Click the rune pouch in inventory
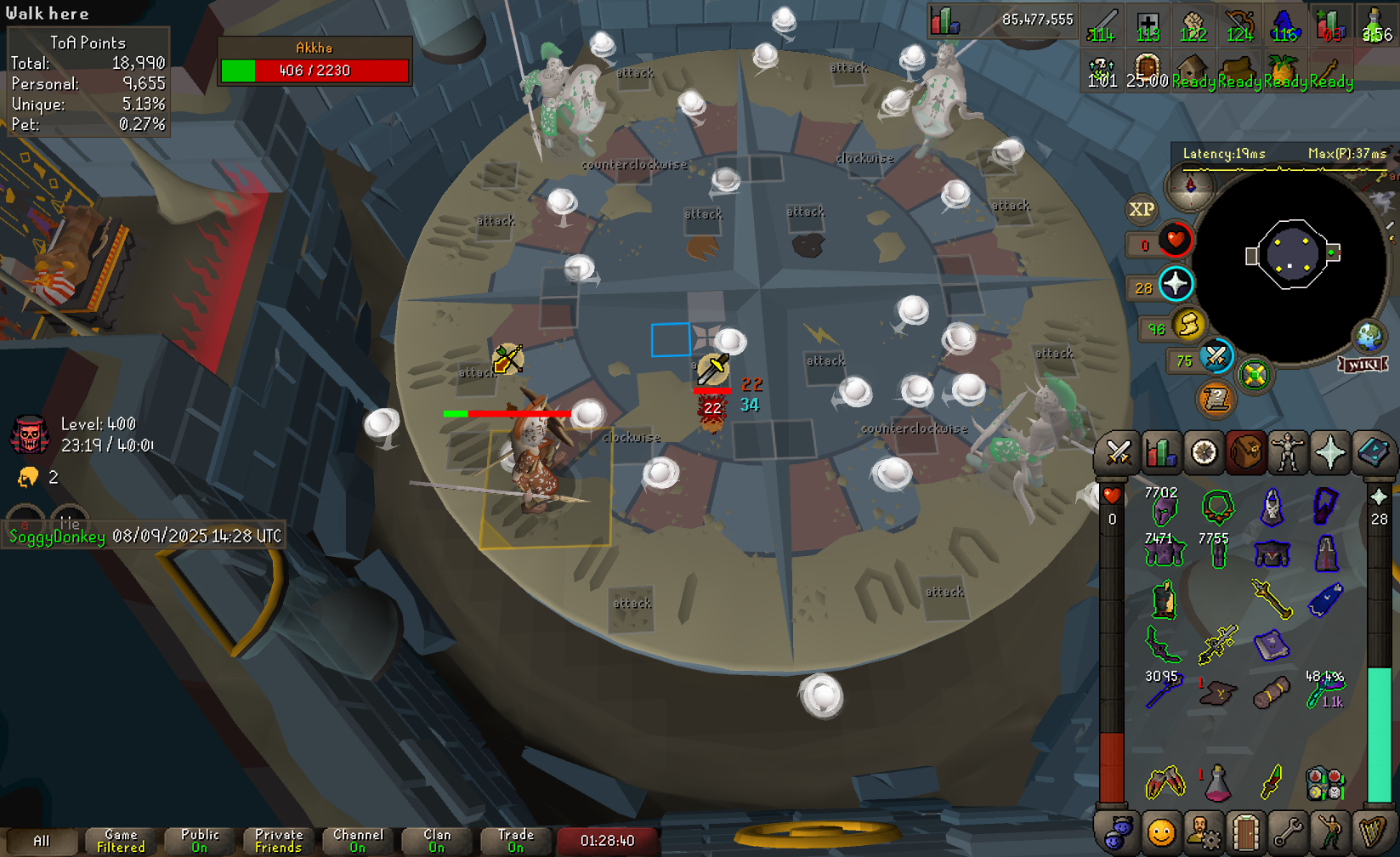The image size is (1400, 857). point(1325,783)
